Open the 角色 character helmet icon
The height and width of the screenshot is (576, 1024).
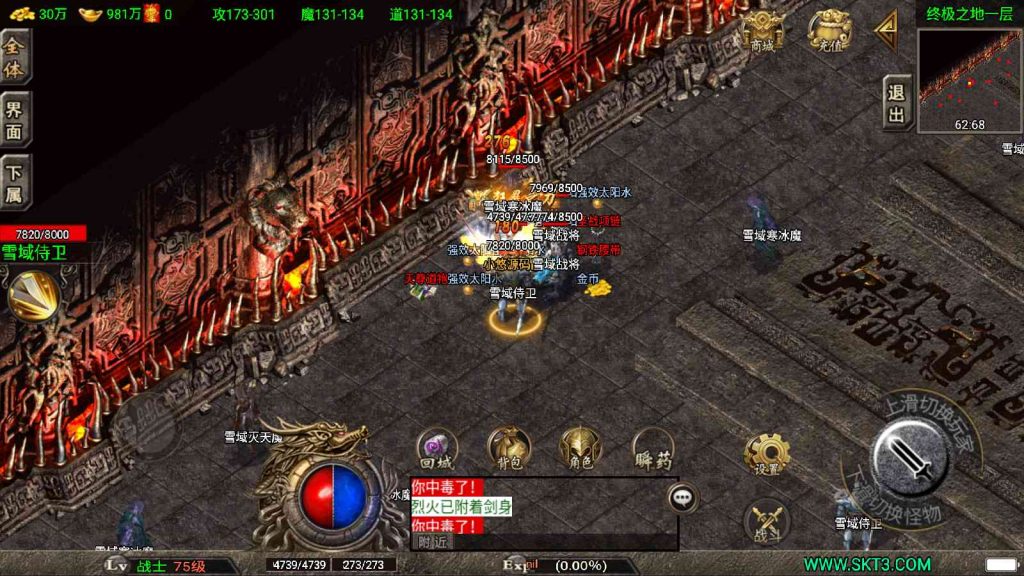(x=579, y=449)
